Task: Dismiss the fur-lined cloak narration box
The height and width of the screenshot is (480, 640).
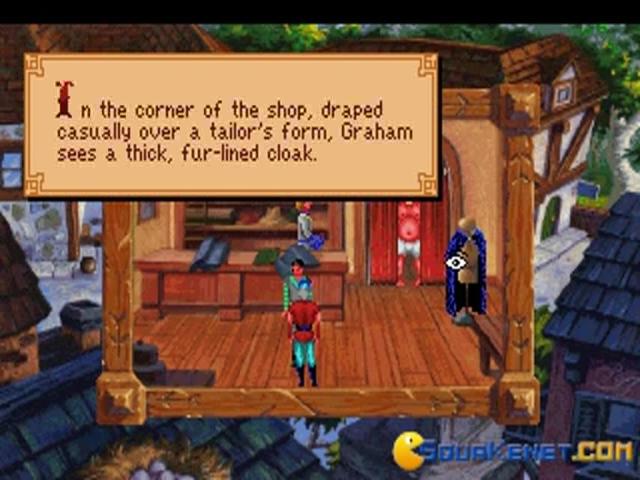Action: pos(232,125)
